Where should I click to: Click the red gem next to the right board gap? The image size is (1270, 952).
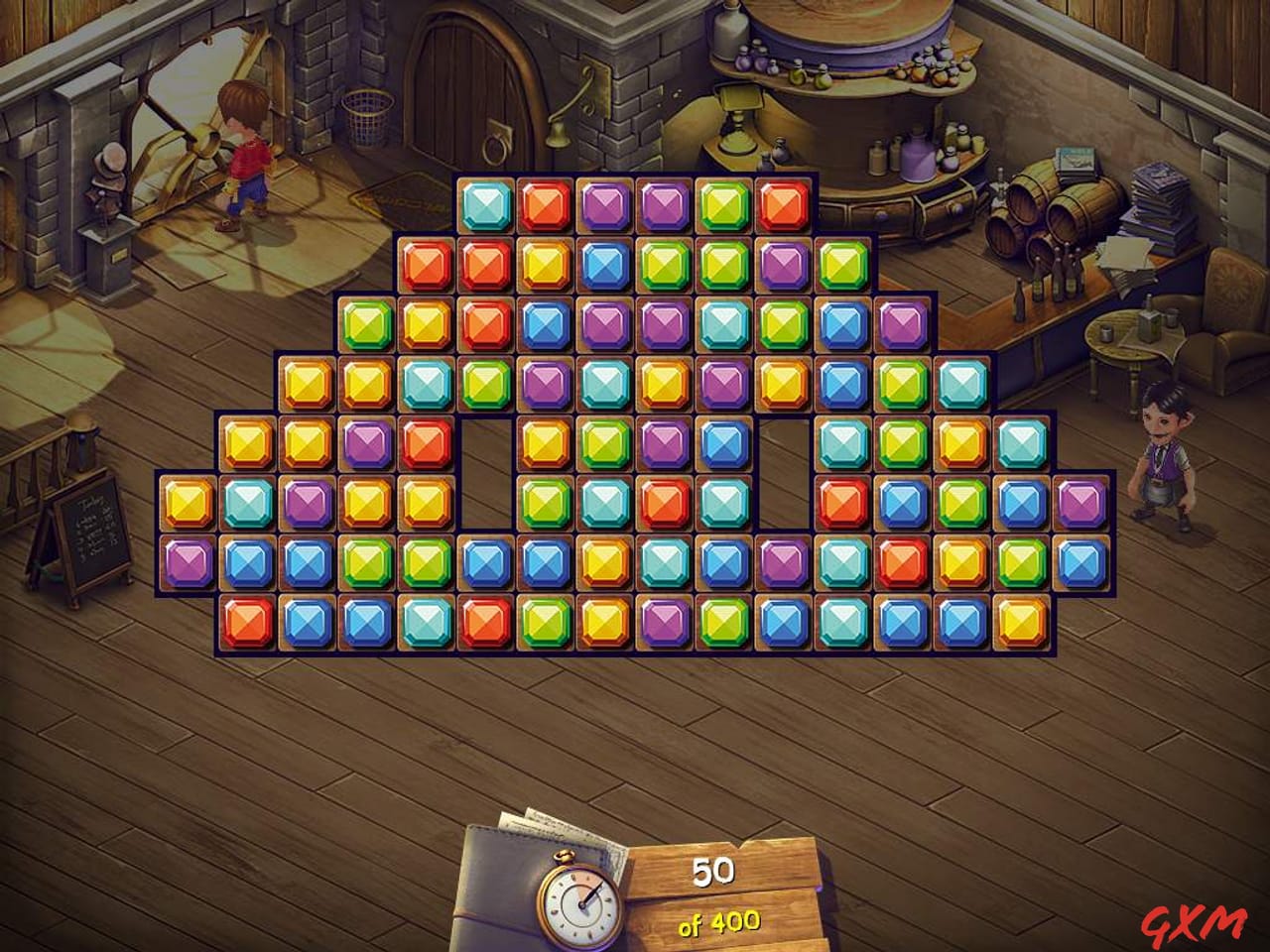tap(841, 504)
